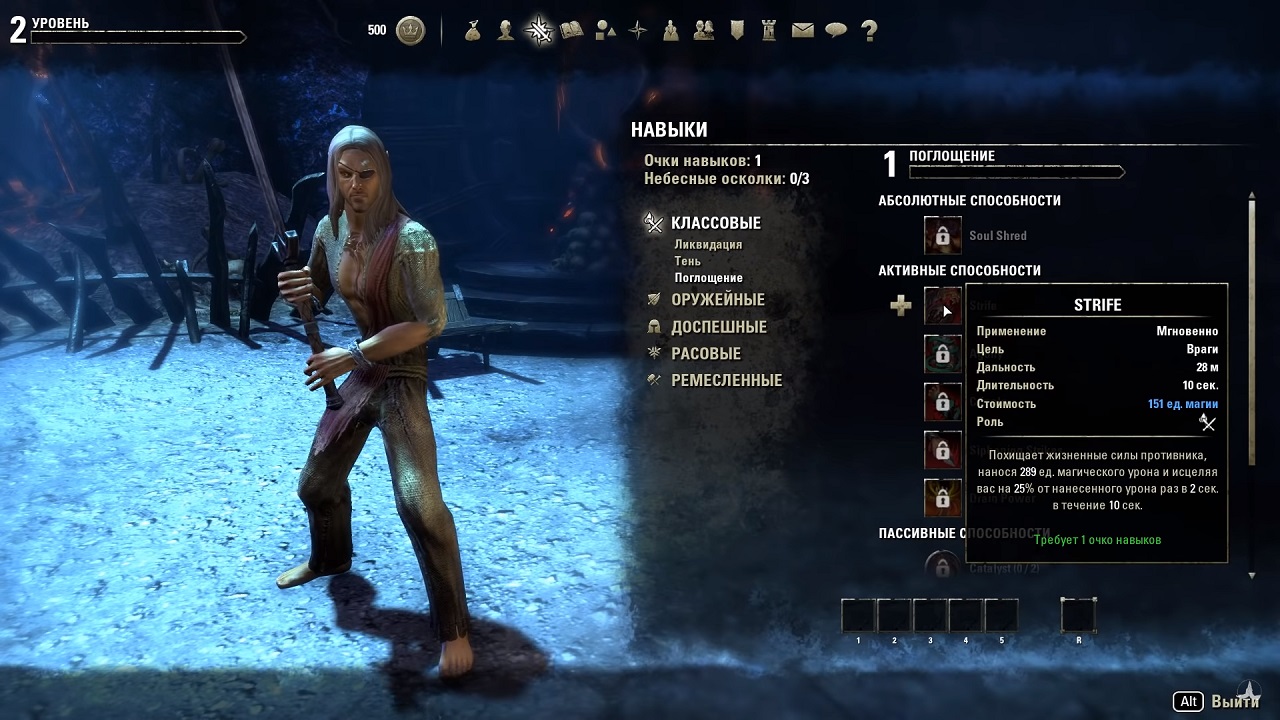Open the character sheet menu
Screen dimensions: 1280x720
pyautogui.click(x=506, y=31)
